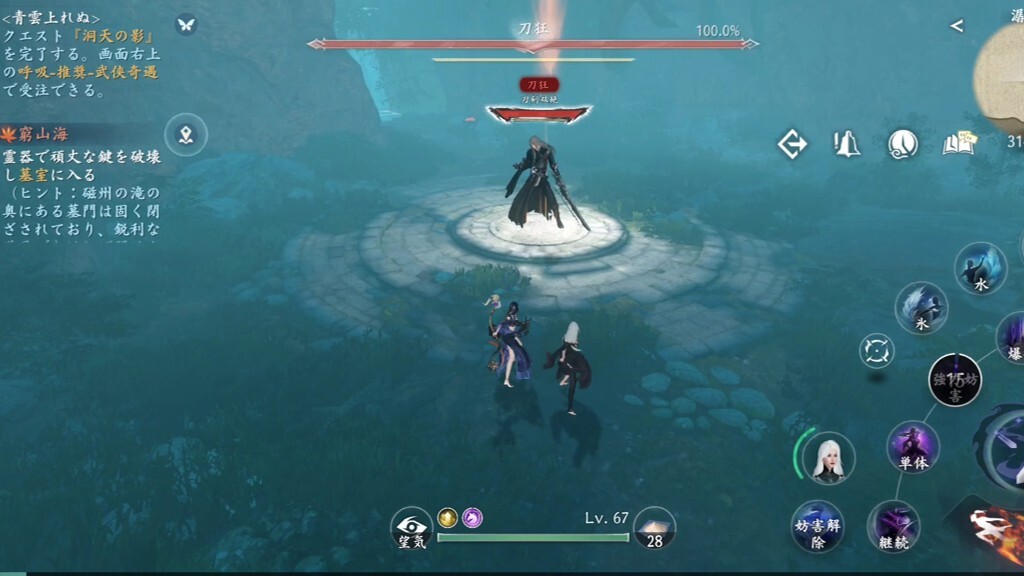The image size is (1024, 576).
Task: Toggle the target lock-on button
Action: pyautogui.click(x=877, y=350)
